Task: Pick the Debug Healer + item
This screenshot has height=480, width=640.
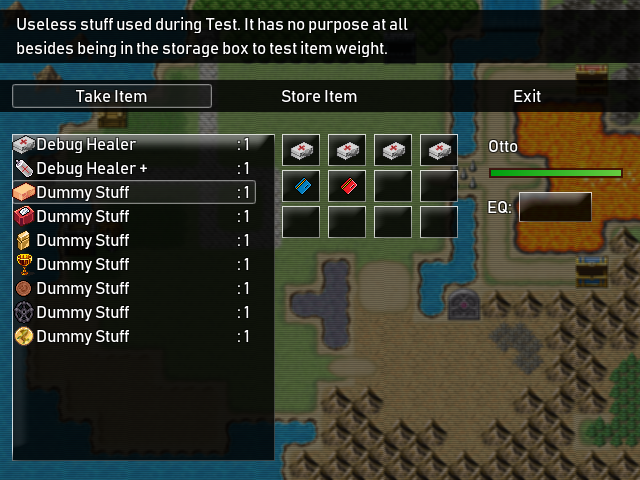Action: (133, 169)
